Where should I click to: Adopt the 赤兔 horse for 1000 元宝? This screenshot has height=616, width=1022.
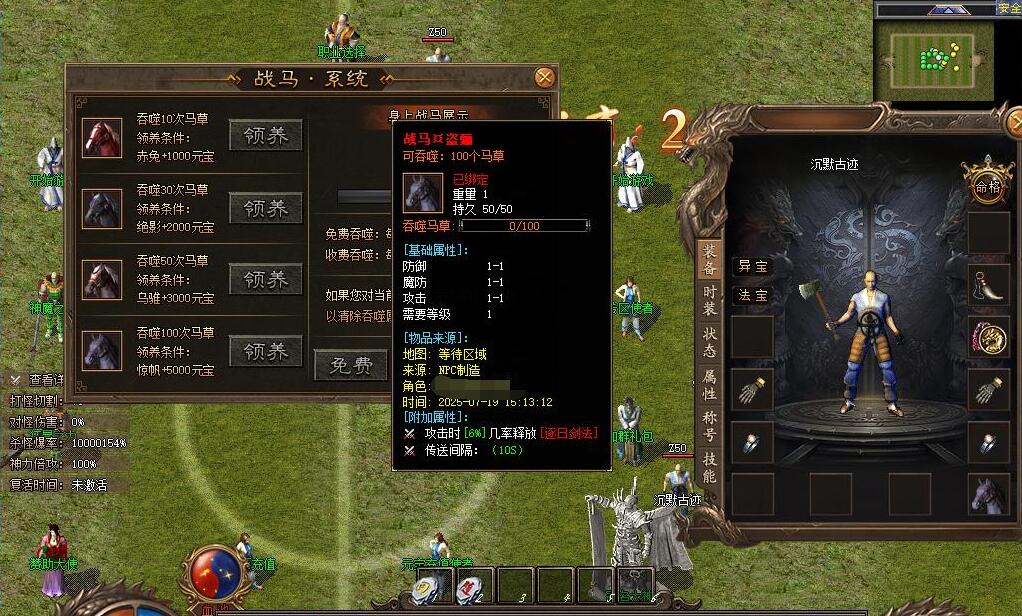click(x=265, y=136)
